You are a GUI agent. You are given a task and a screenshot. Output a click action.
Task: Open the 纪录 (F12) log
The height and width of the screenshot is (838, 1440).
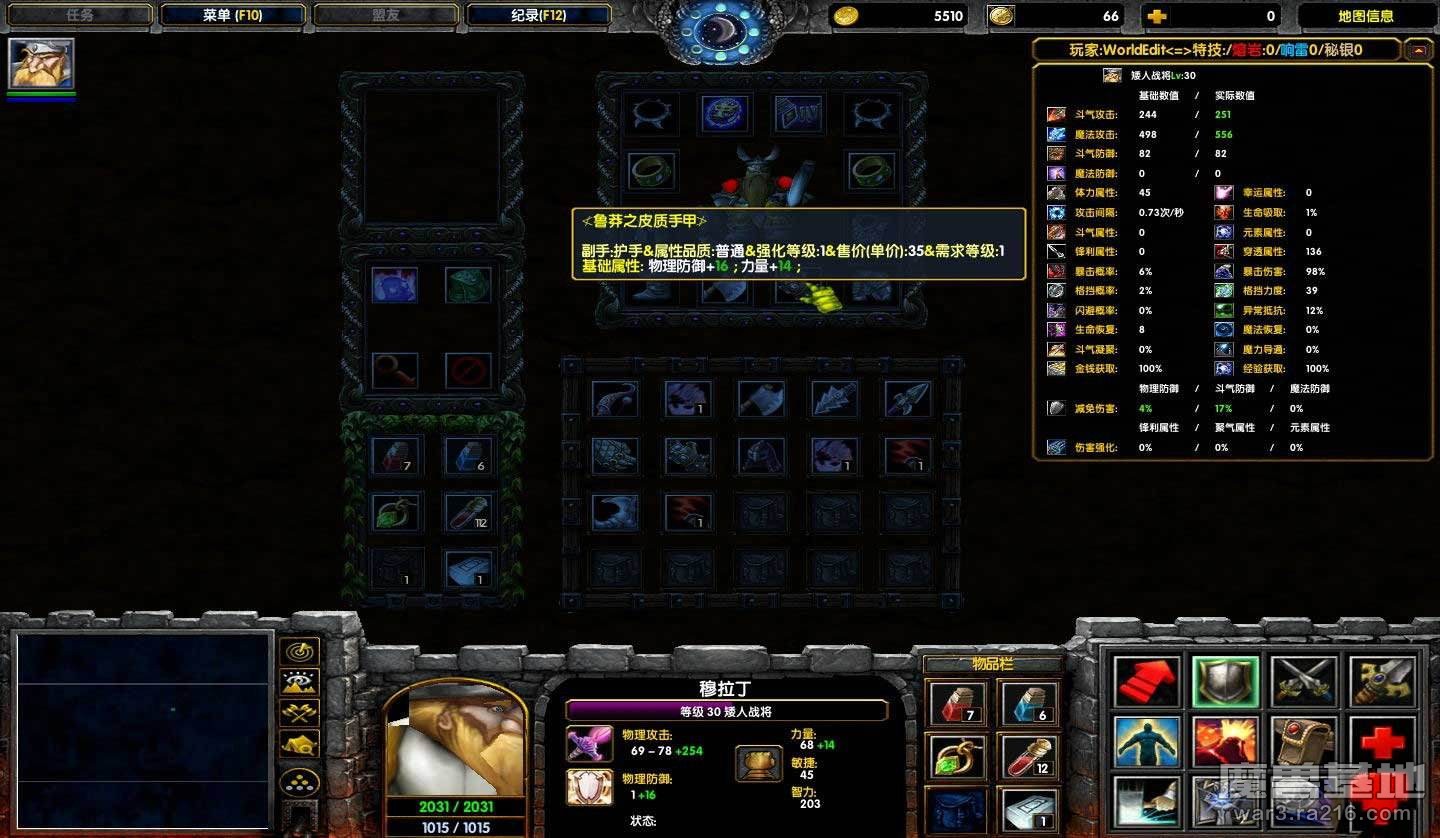(x=539, y=15)
